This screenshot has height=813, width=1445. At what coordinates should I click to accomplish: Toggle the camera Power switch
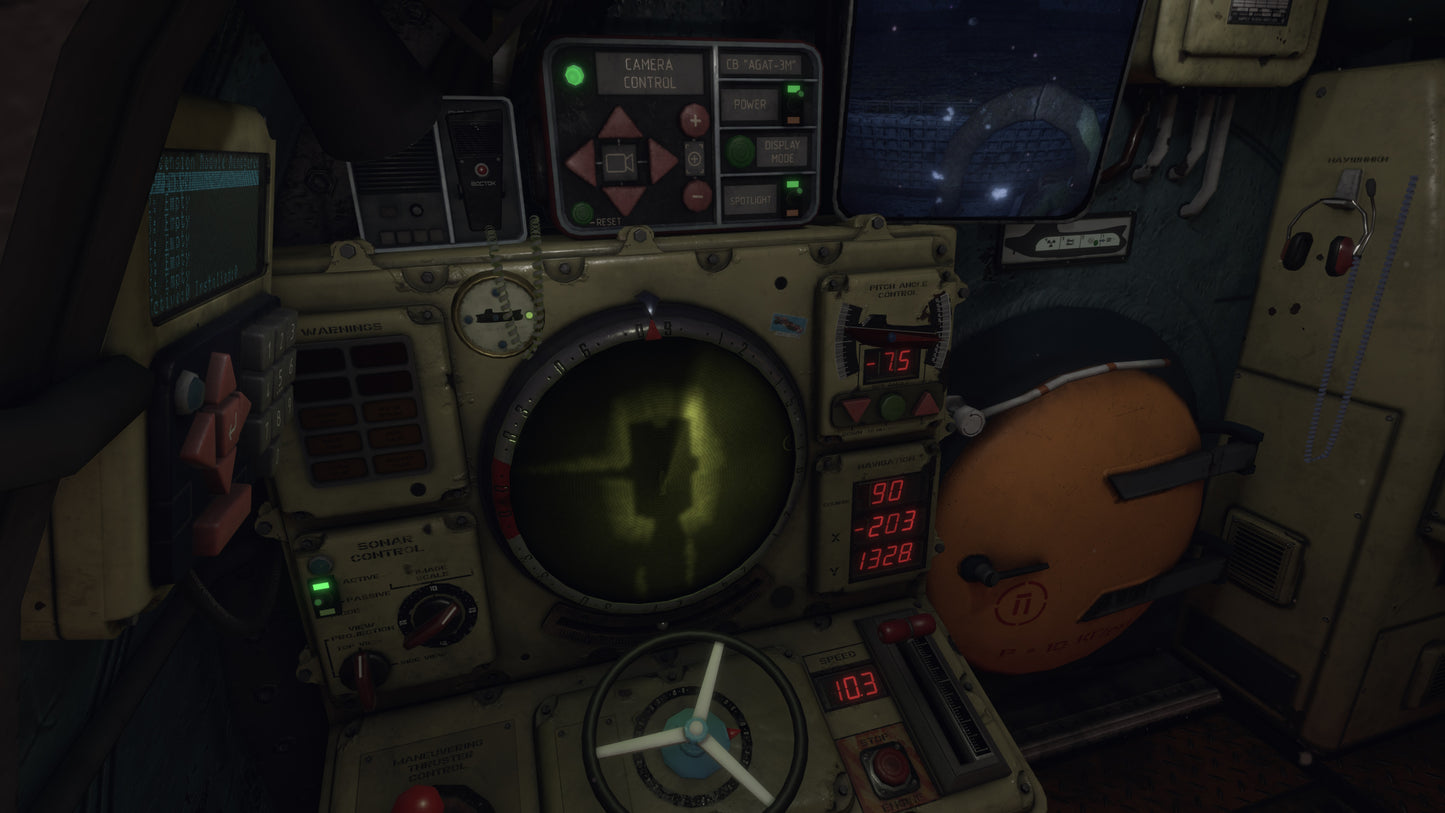(x=794, y=104)
